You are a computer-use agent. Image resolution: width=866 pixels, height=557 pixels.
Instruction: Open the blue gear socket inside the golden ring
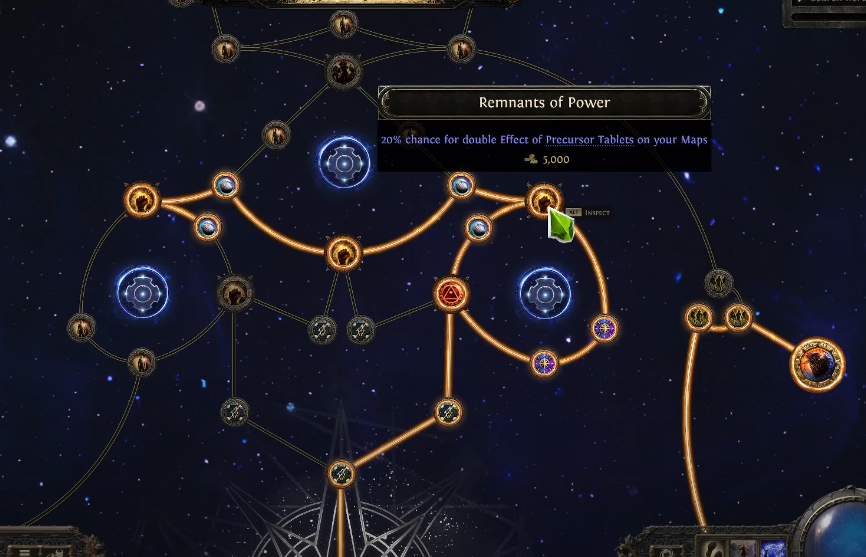(x=545, y=294)
